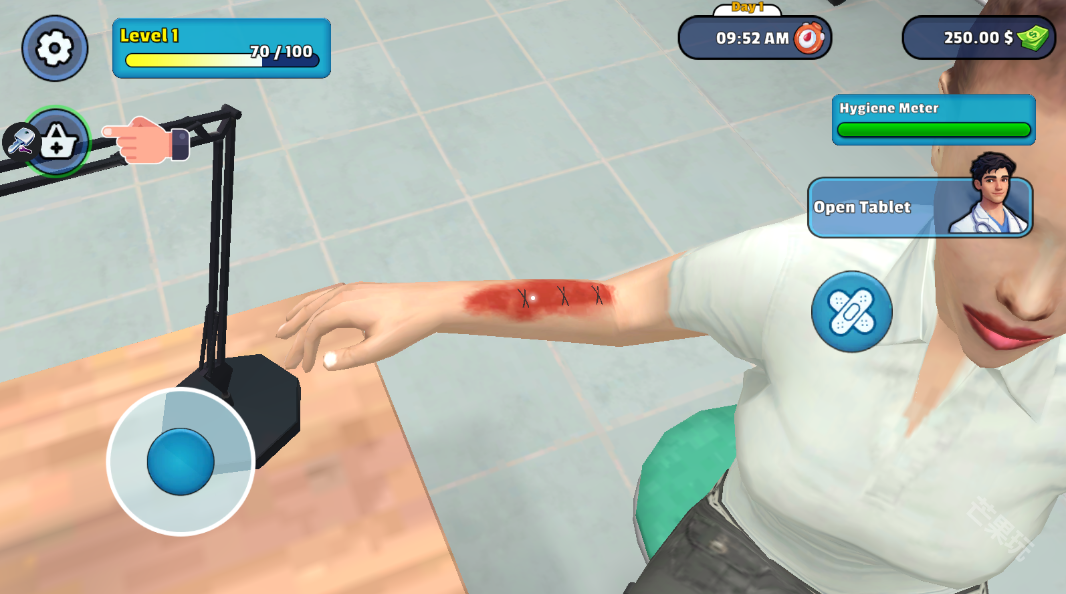This screenshot has height=594, width=1066.
Task: Apply the bandage action button
Action: (851, 312)
